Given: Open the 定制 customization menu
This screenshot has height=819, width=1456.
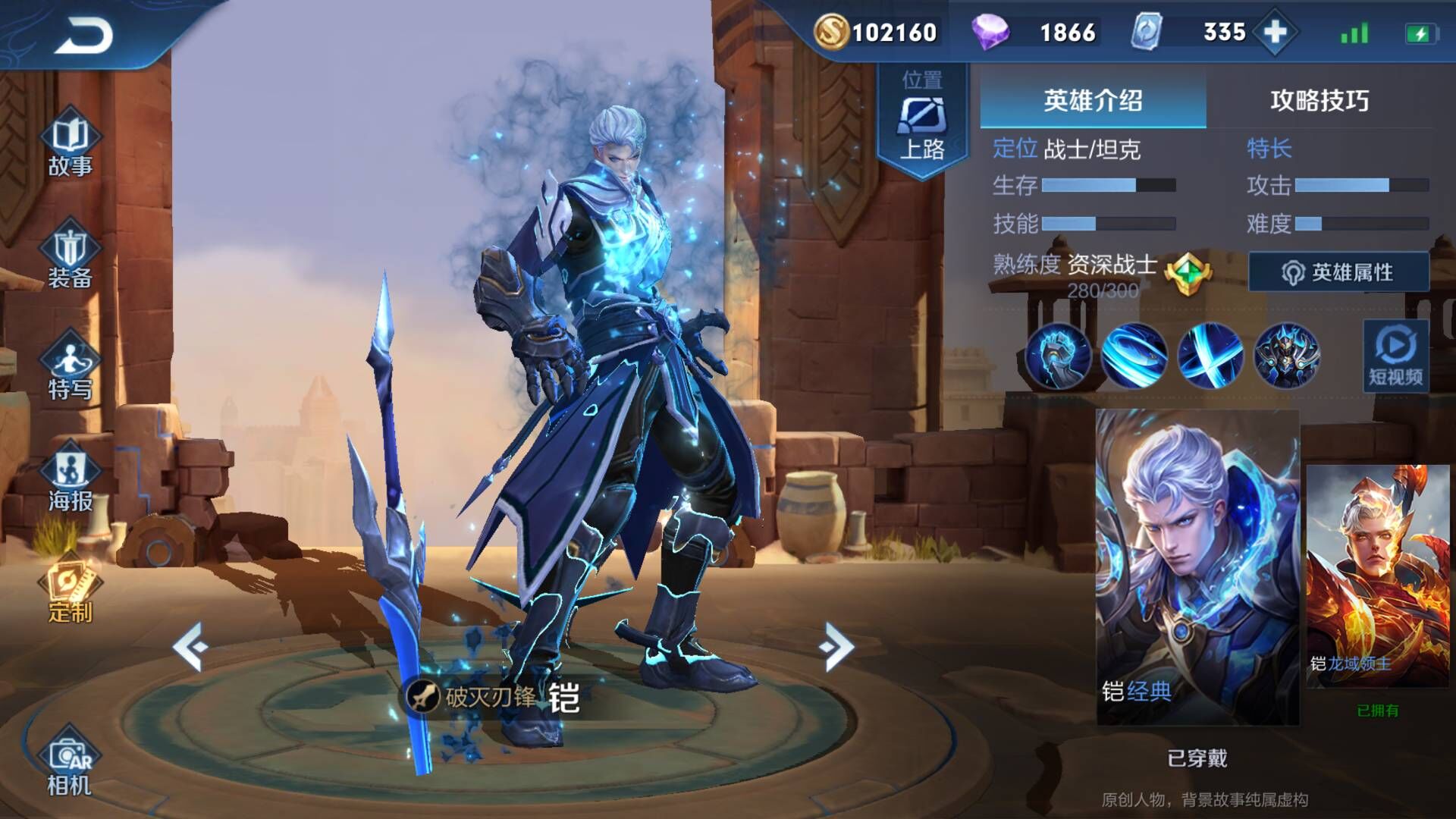Looking at the screenshot, I should point(70,591).
